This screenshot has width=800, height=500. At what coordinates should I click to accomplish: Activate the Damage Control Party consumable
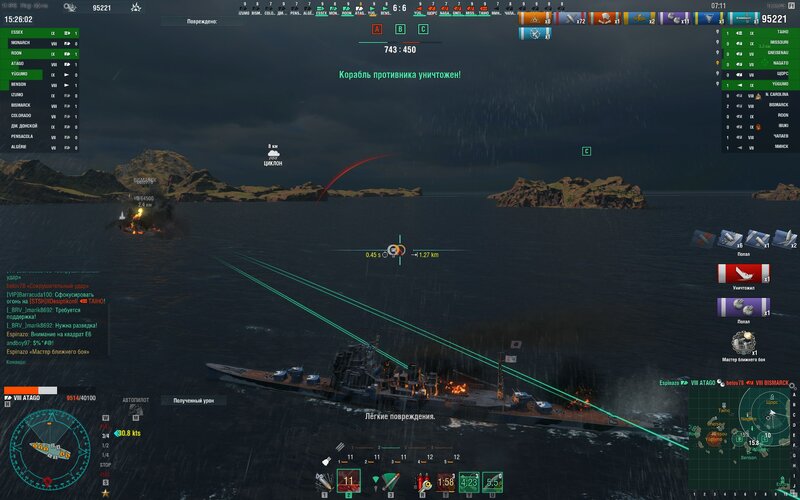tap(422, 482)
